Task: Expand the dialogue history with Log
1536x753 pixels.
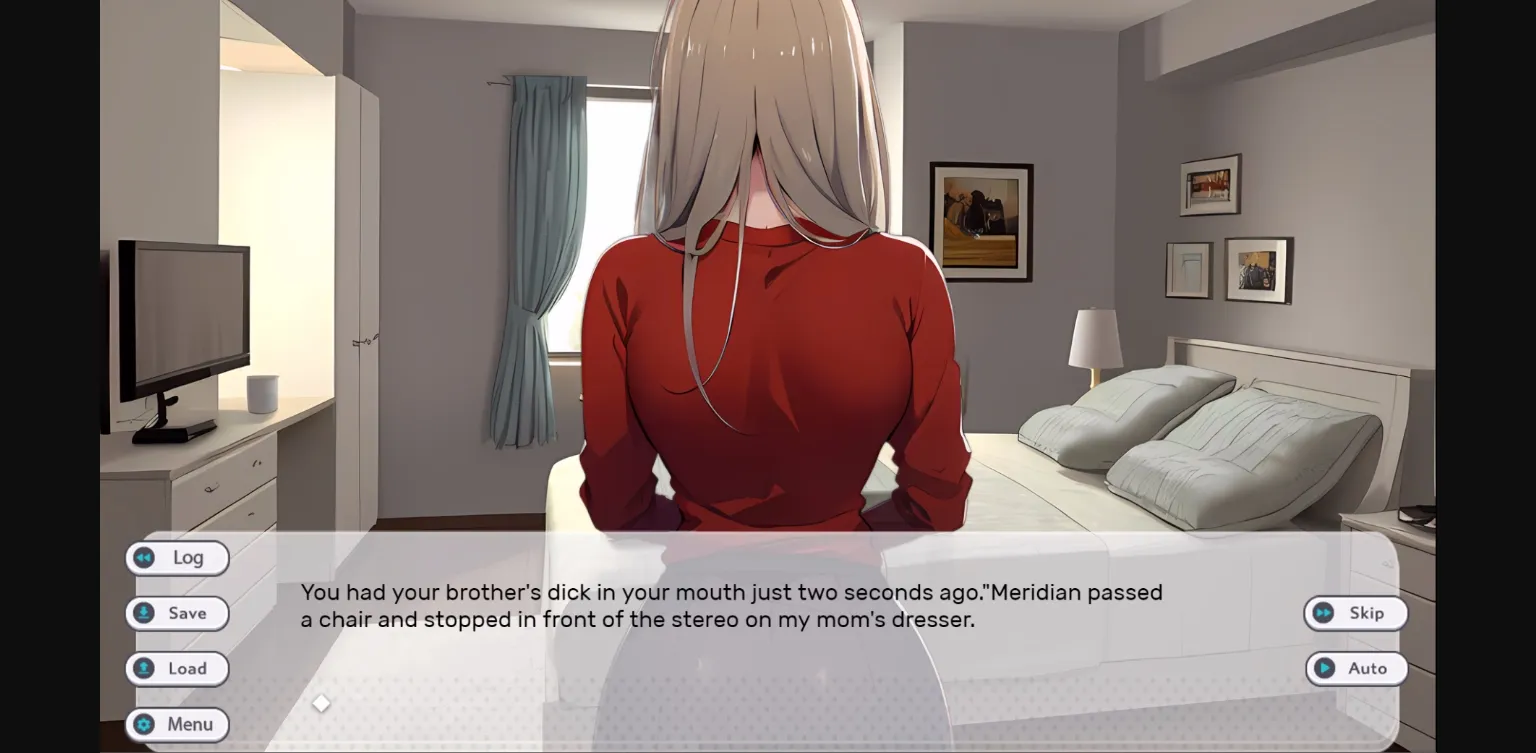Action: coord(177,558)
